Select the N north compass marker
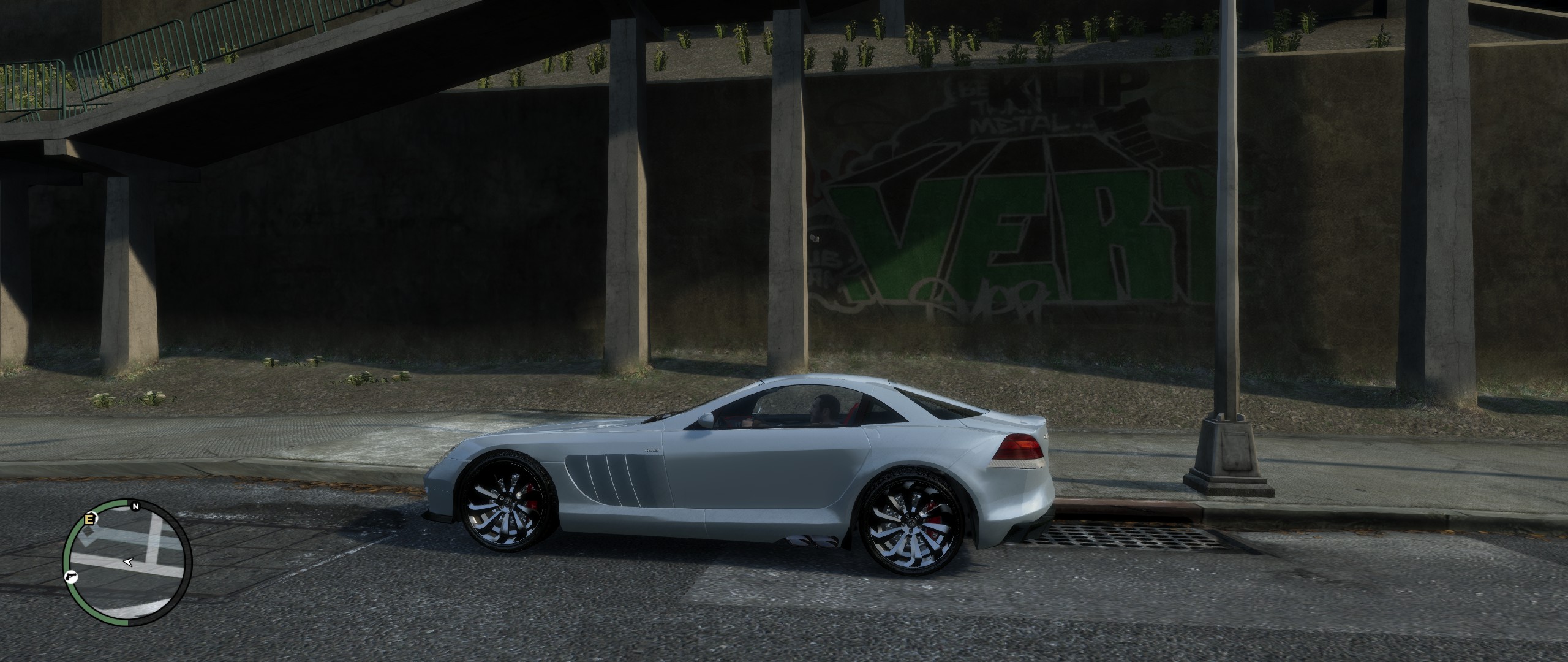This screenshot has height=662, width=1568. point(134,507)
